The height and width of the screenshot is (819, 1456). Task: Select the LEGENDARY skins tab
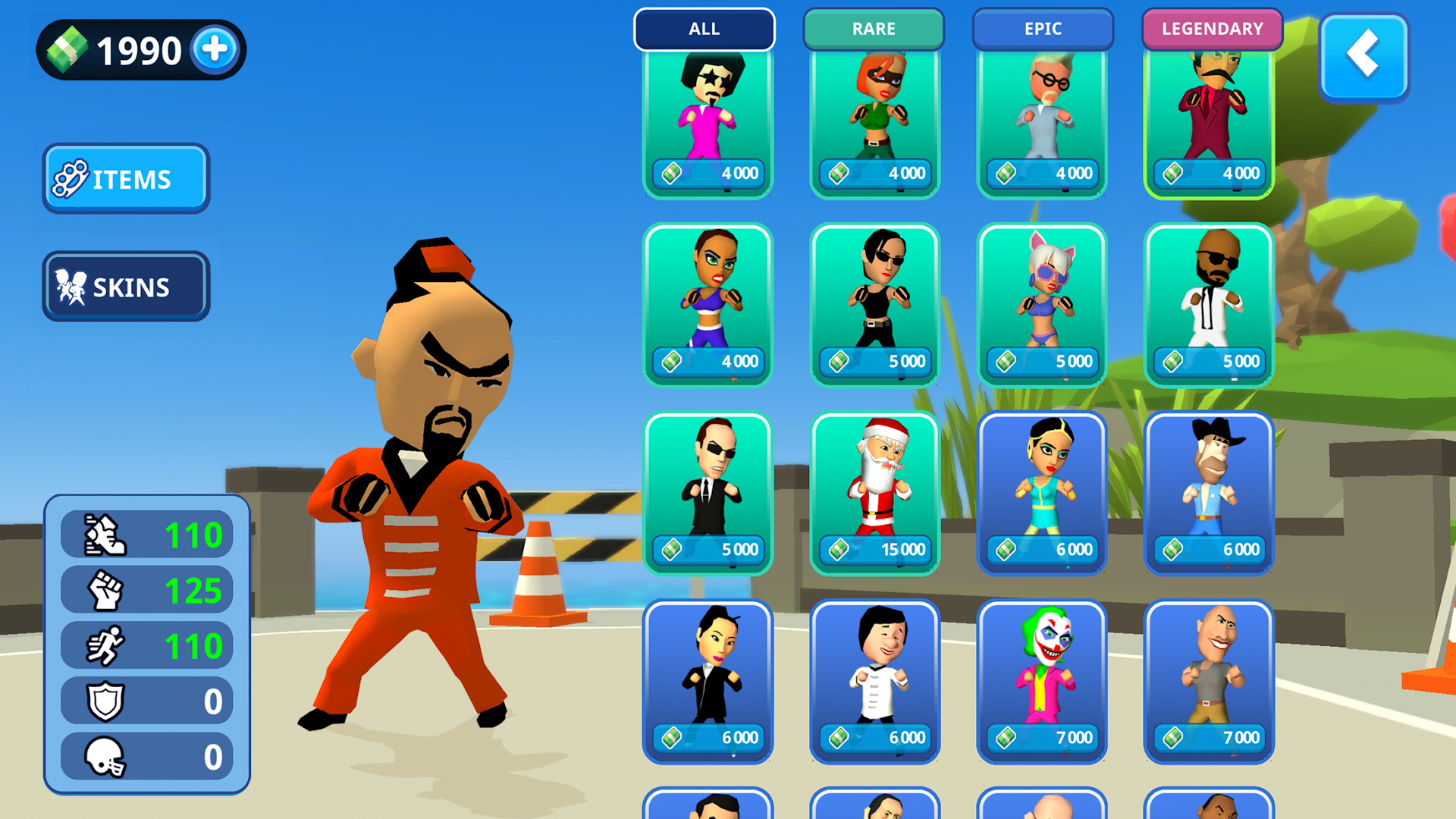click(1212, 29)
